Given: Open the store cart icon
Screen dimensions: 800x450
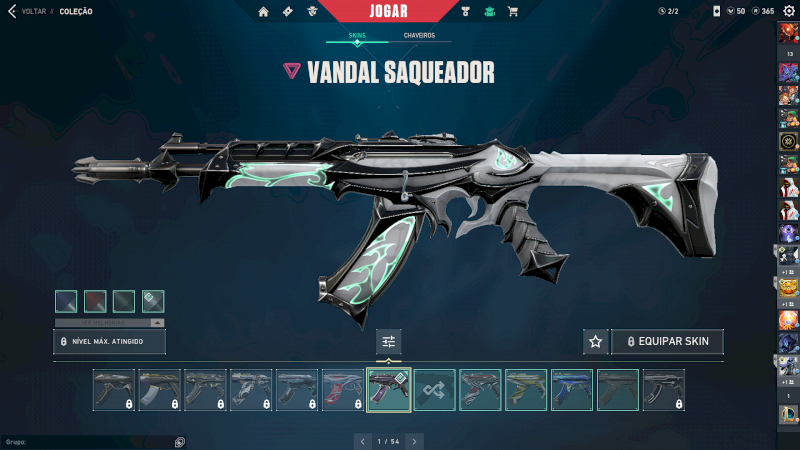Looking at the screenshot, I should coord(513,11).
